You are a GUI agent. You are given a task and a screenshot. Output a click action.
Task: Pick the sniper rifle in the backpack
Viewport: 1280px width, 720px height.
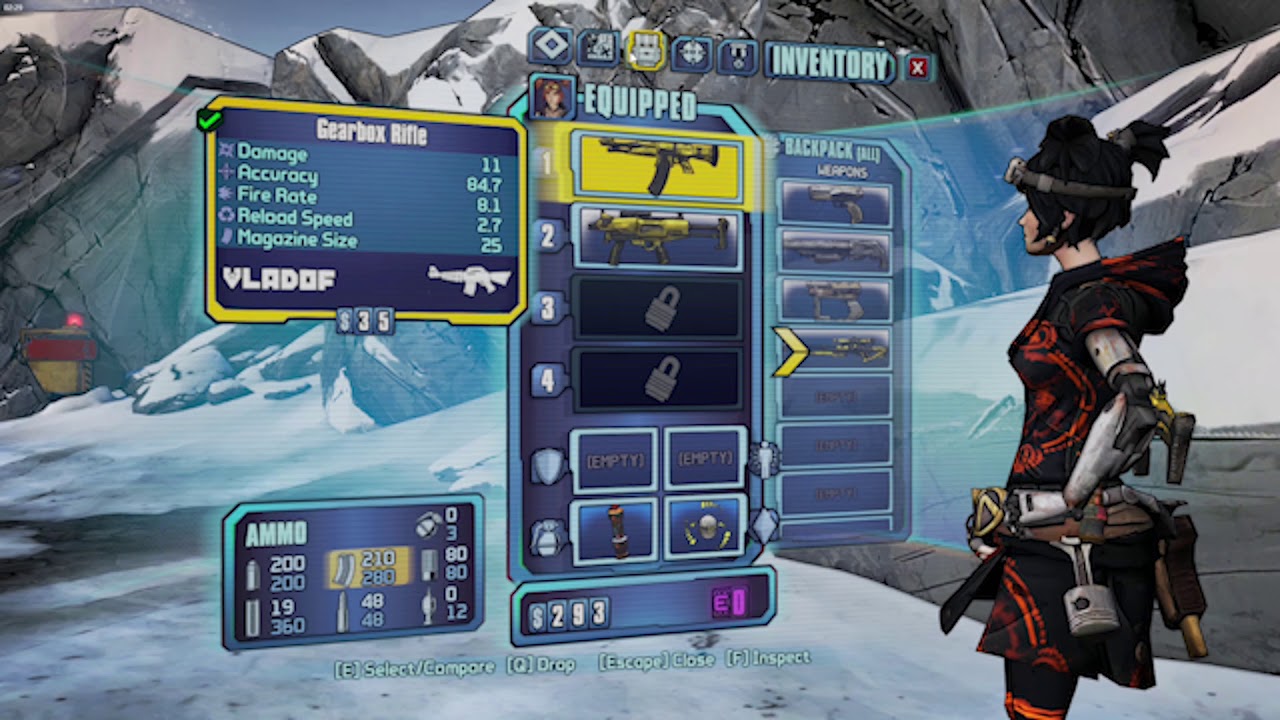835,349
